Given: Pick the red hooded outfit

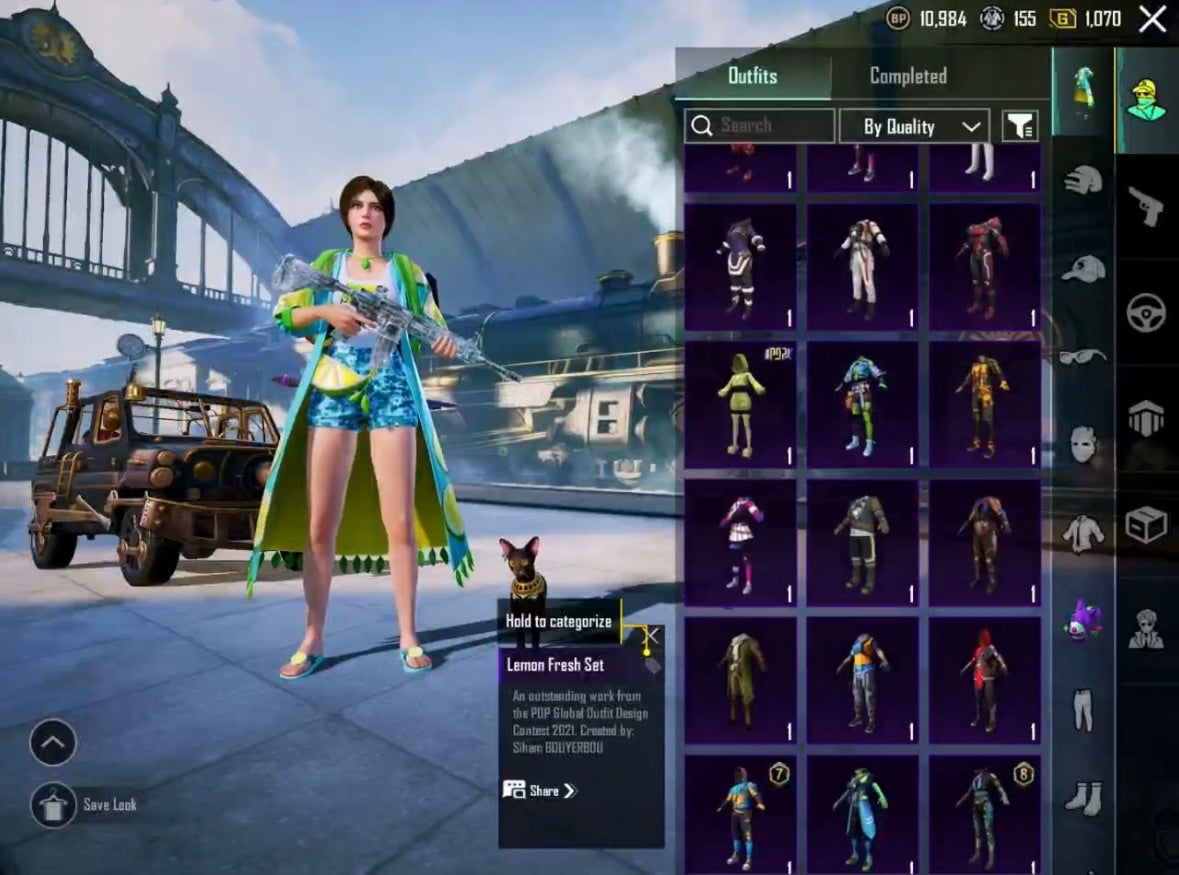Looking at the screenshot, I should [985, 680].
